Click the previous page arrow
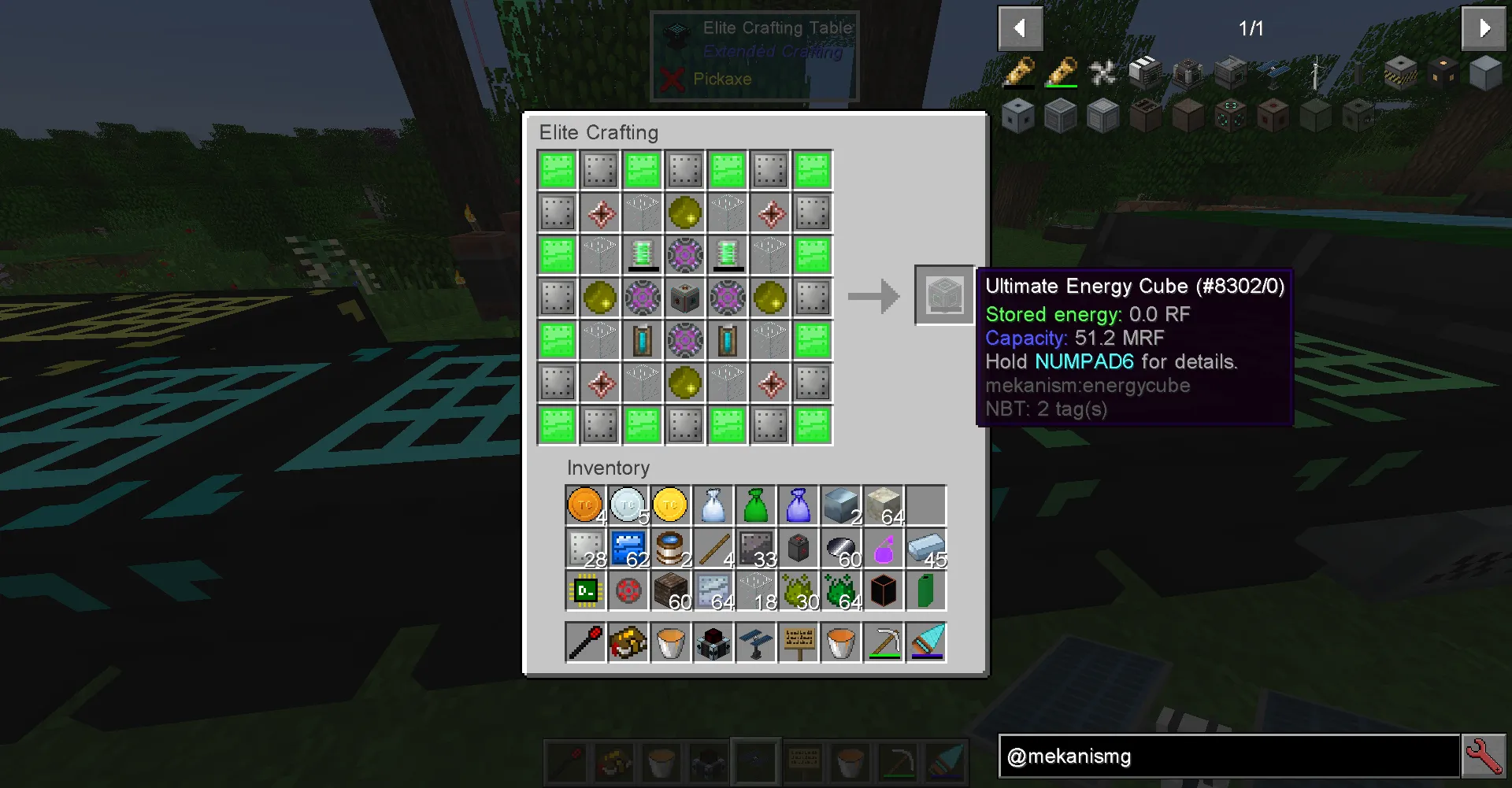Viewport: 1512px width, 788px height. (1020, 28)
